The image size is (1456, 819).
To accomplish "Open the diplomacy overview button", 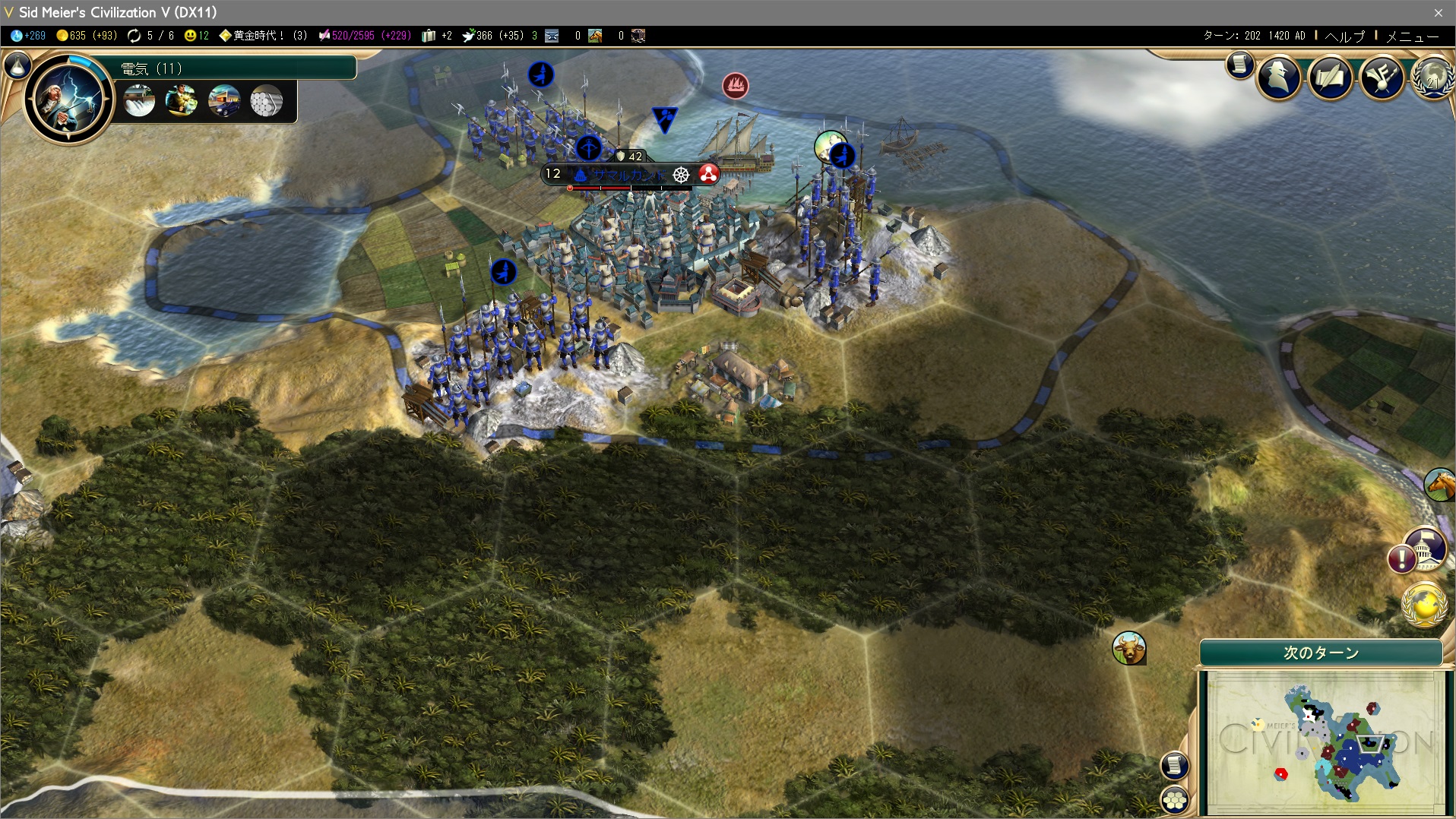I will coord(1381,77).
